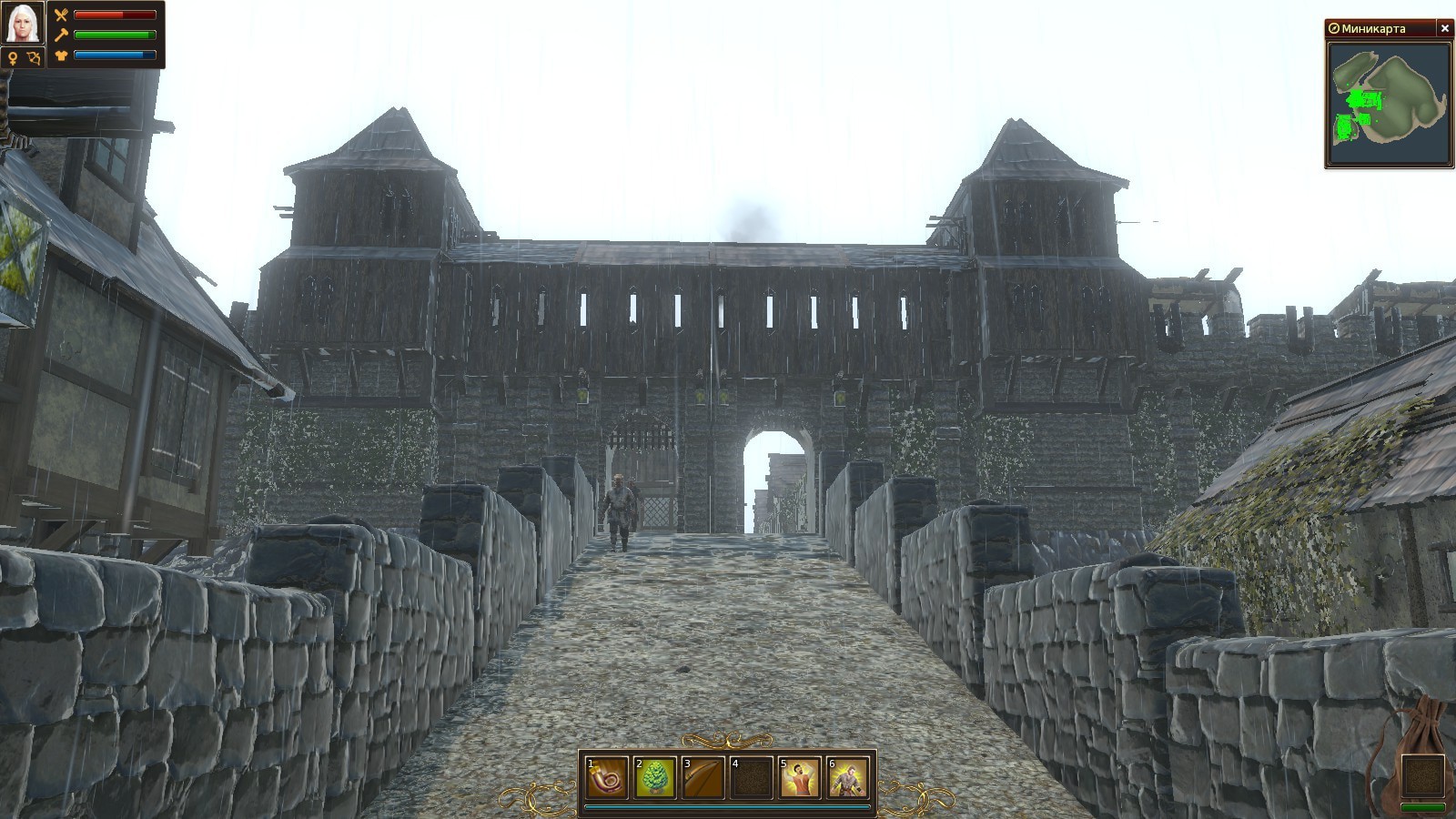
Task: Trigger the glowing man ability in slot 6
Action: click(848, 778)
